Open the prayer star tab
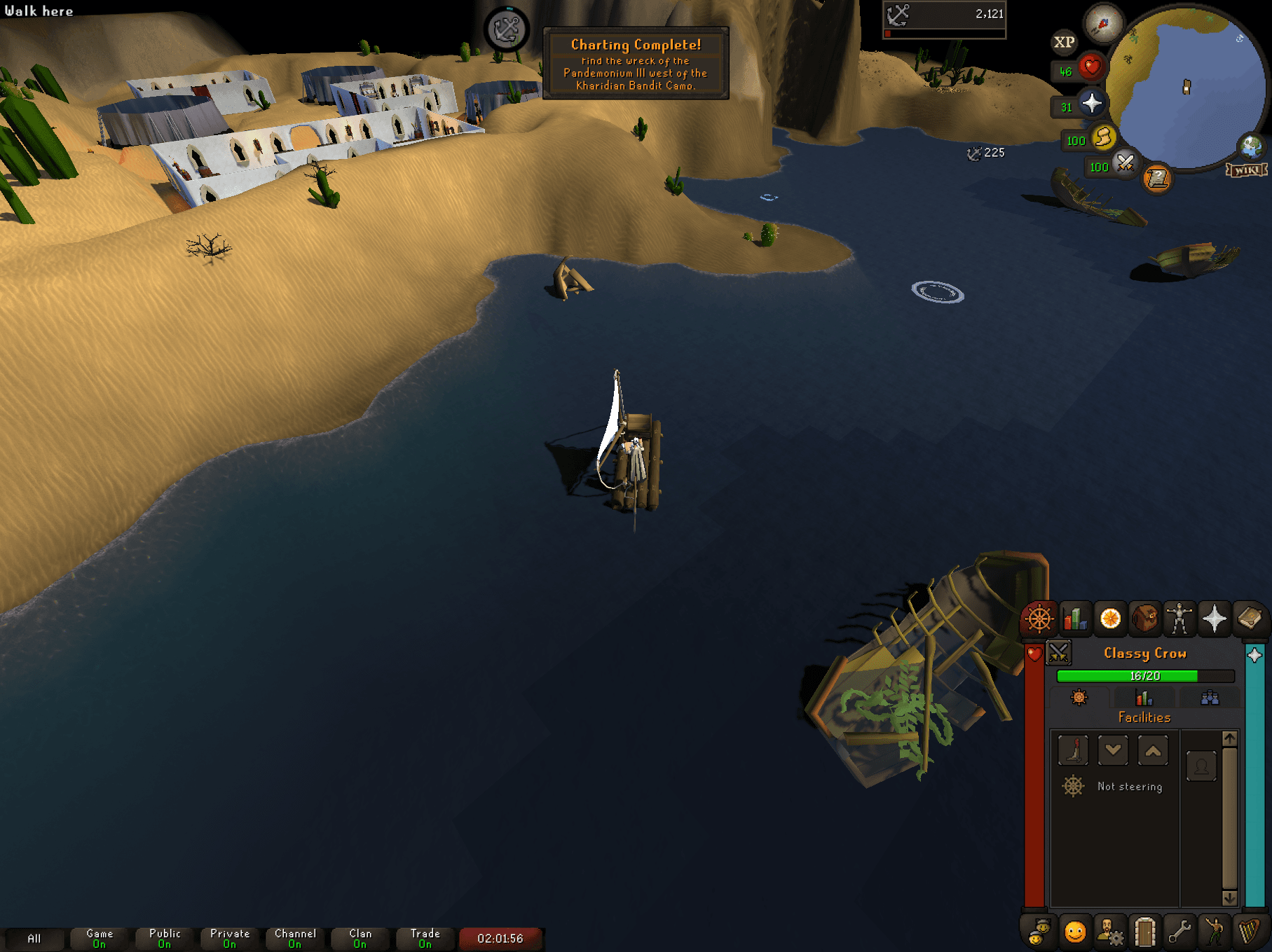This screenshot has height=952, width=1272. [x=1215, y=619]
